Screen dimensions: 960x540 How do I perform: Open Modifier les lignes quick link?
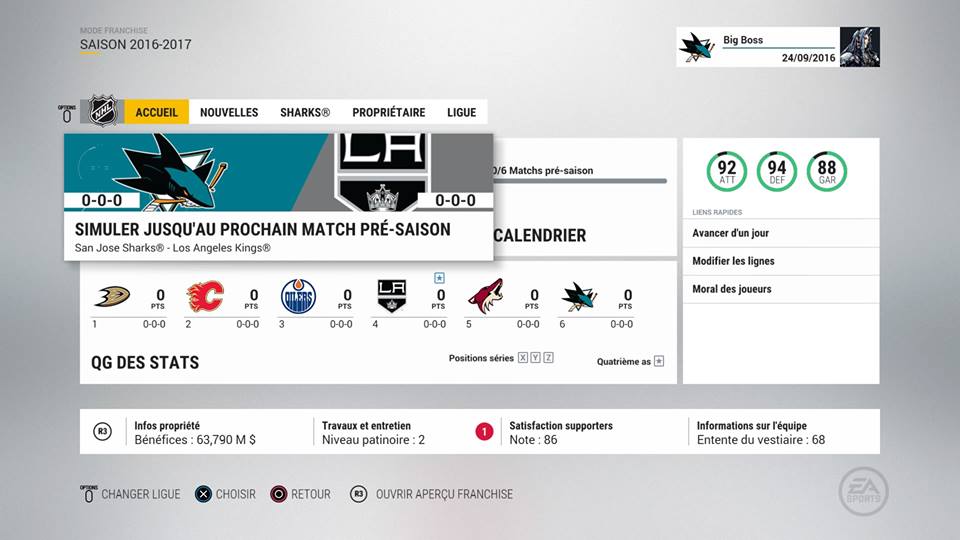780,261
